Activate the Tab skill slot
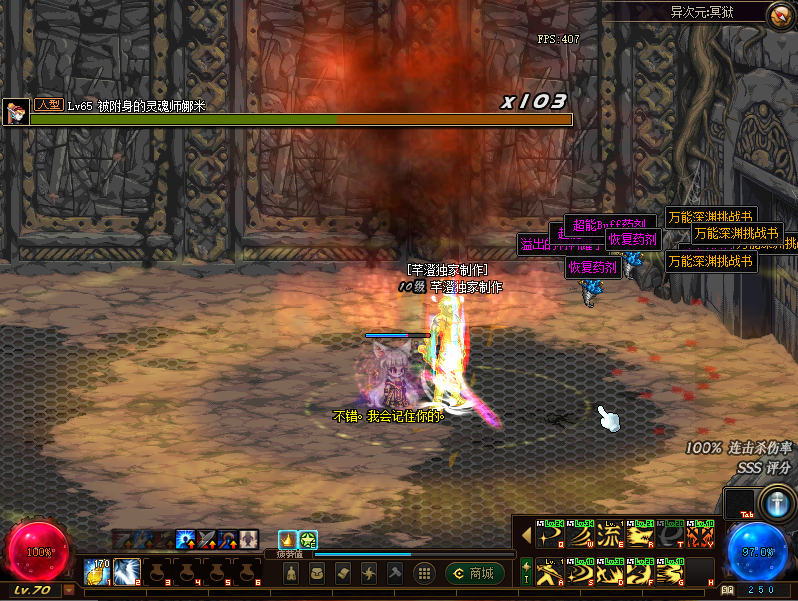The height and width of the screenshot is (601, 798). coord(739,503)
